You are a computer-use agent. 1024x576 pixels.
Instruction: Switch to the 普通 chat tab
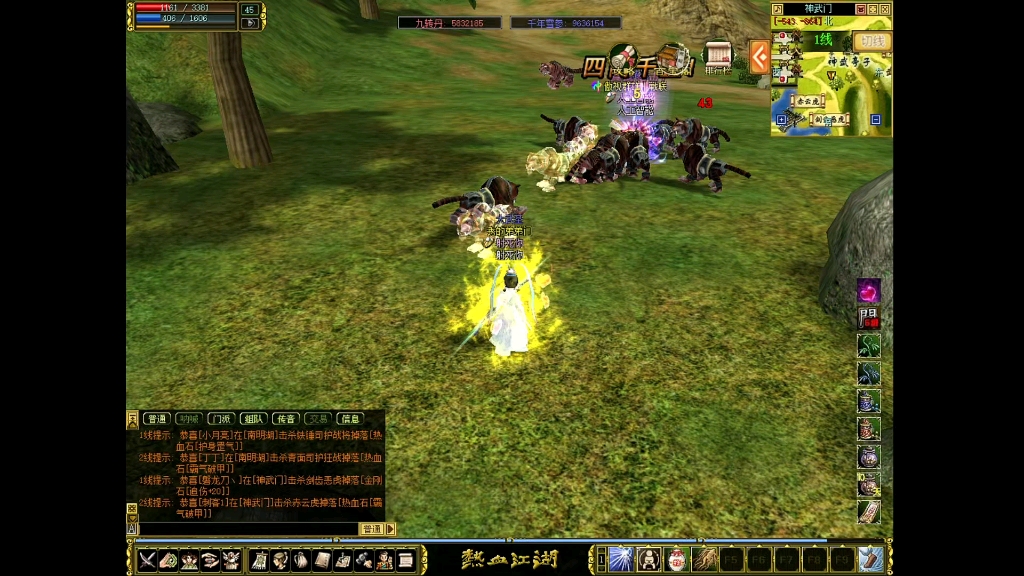click(156, 419)
